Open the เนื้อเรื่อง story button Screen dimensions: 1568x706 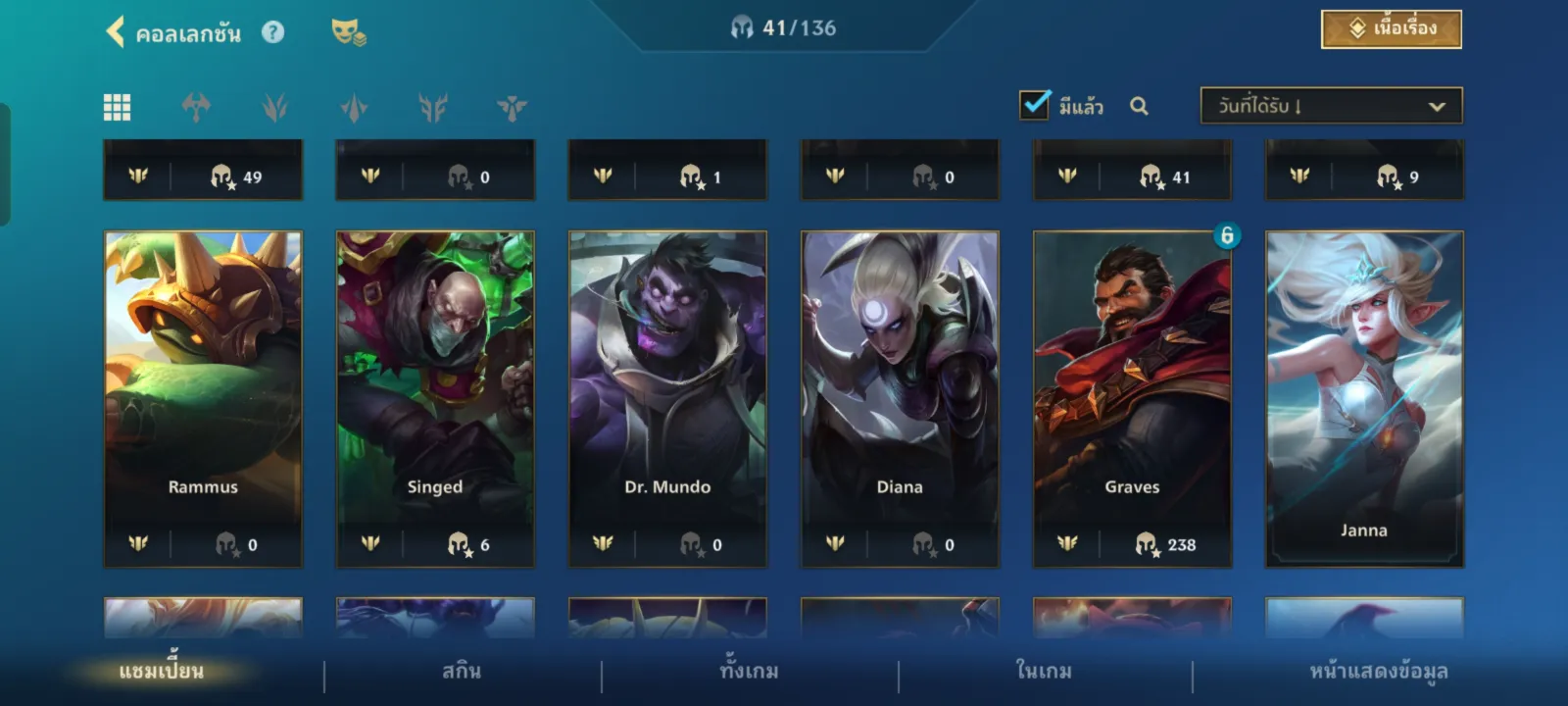coord(1391,29)
